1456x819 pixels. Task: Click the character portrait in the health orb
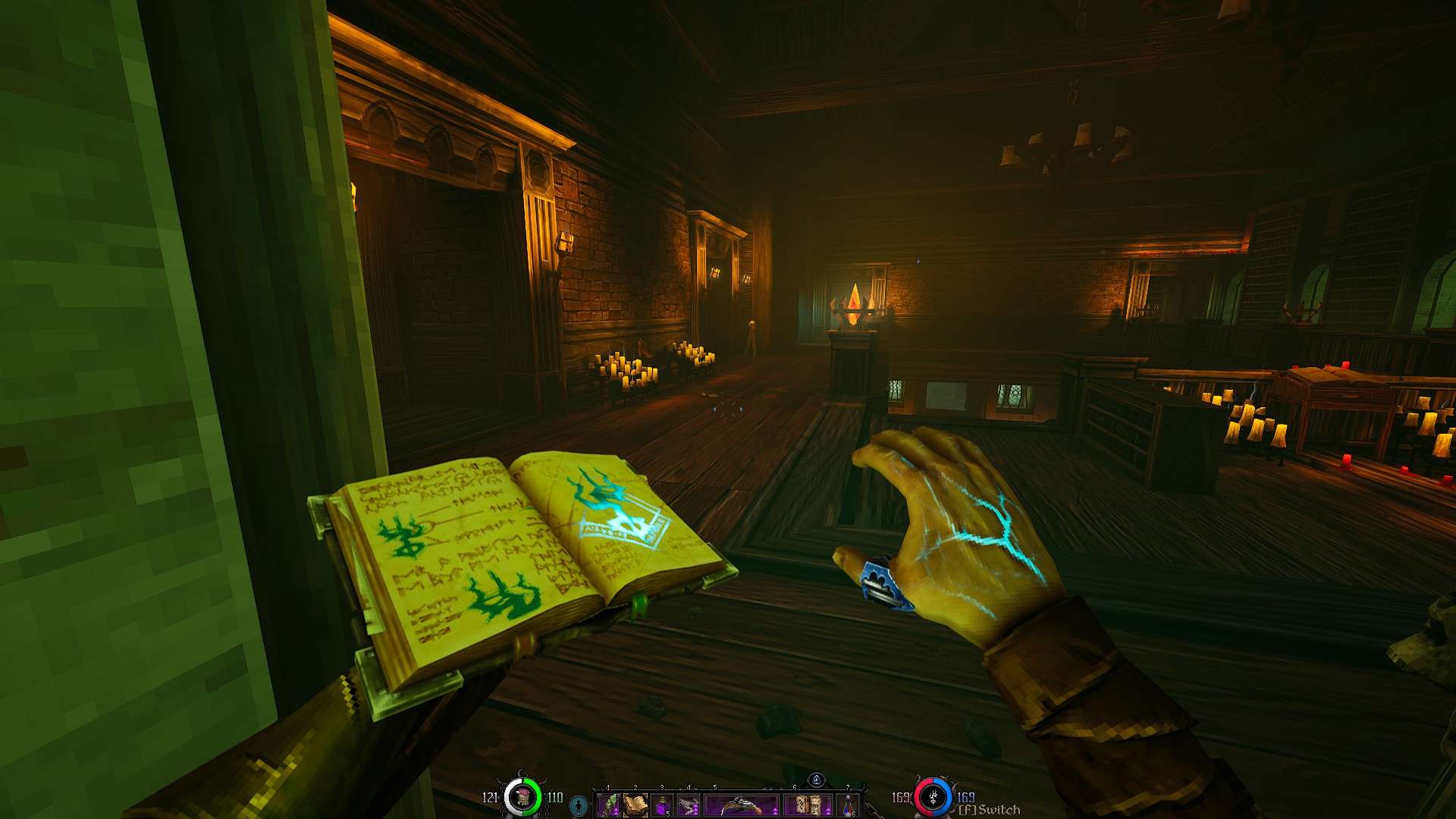pyautogui.click(x=523, y=799)
